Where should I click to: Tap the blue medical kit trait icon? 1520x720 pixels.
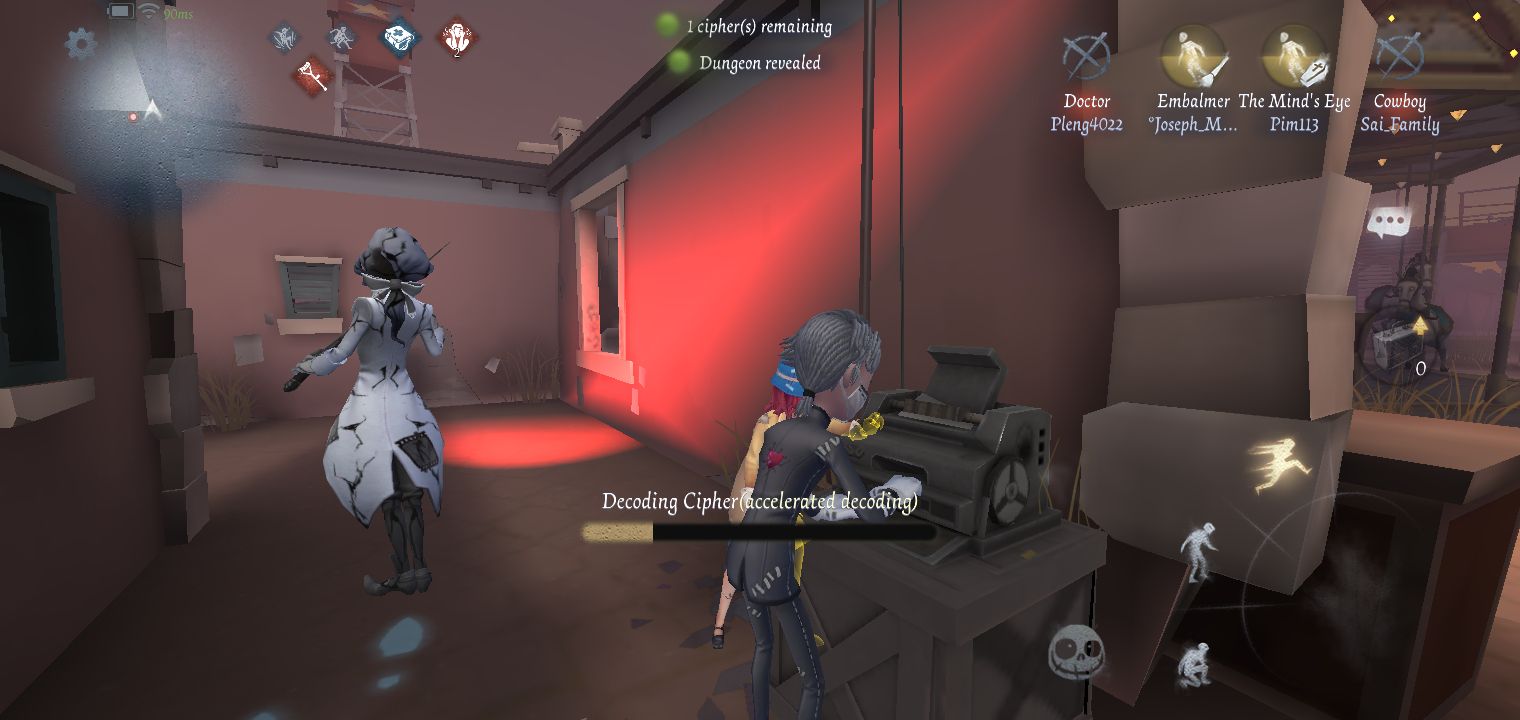[400, 37]
